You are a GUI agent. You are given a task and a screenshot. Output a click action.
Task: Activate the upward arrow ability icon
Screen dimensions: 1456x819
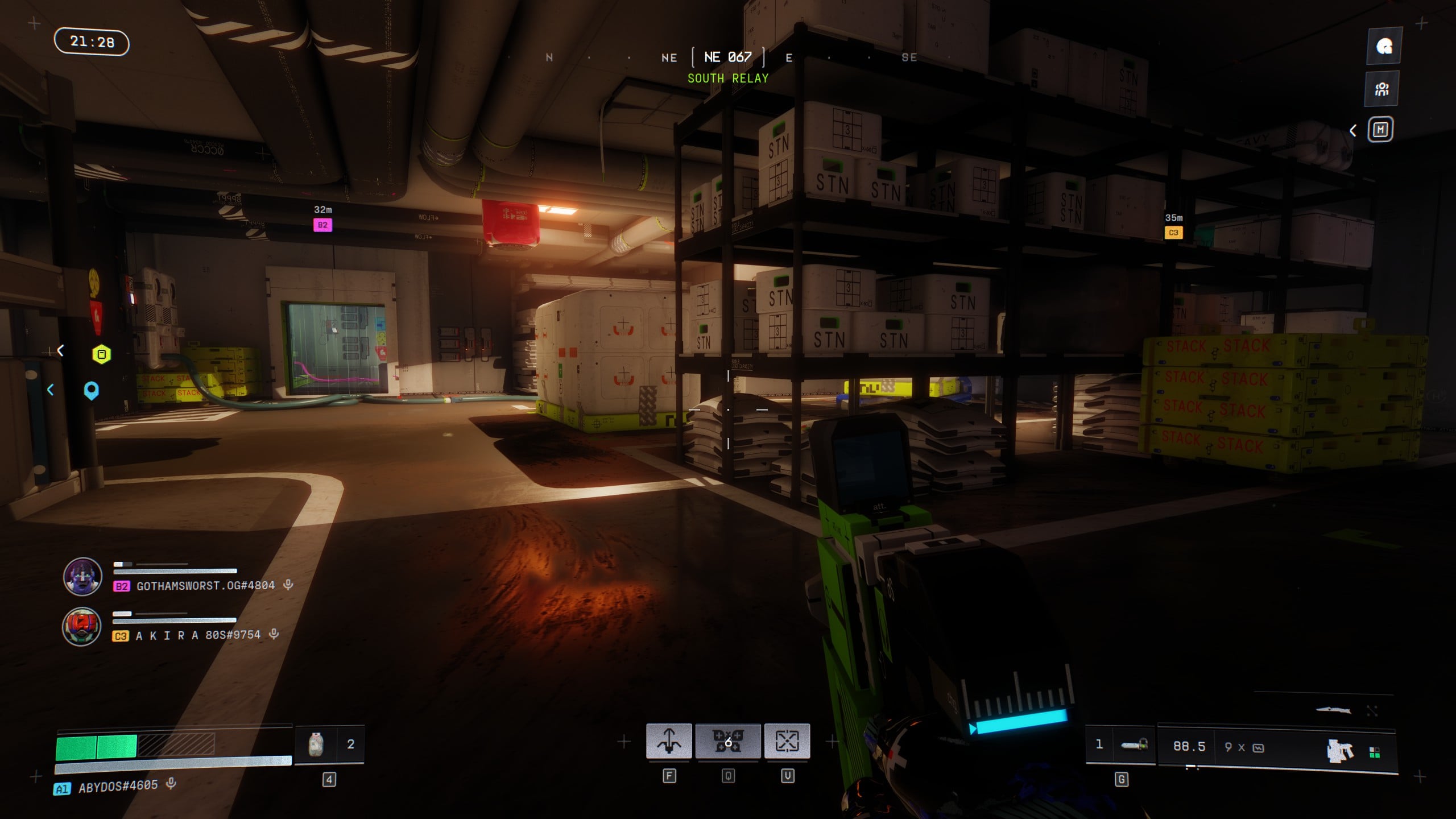[669, 741]
